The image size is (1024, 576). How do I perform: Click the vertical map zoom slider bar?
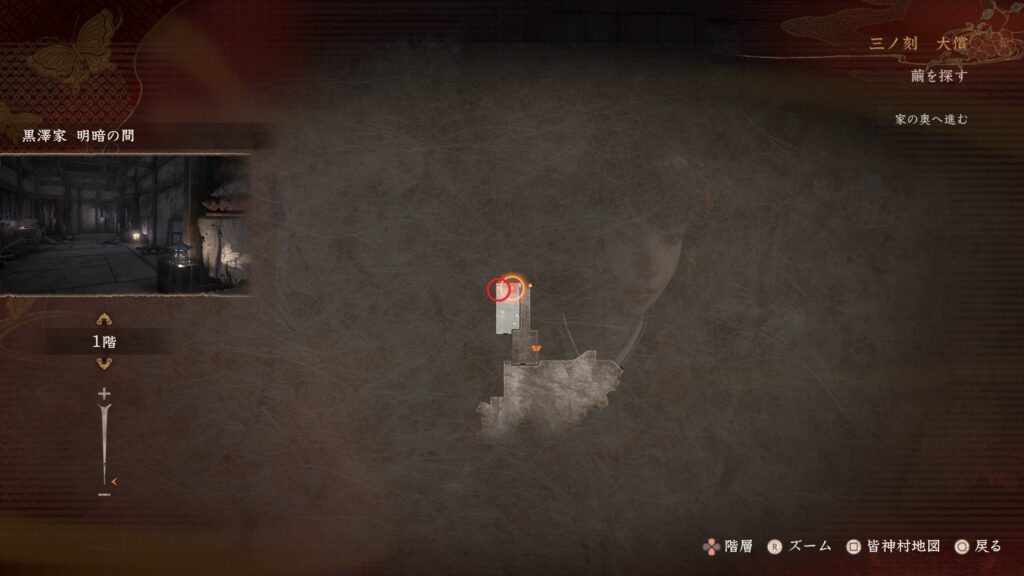coord(104,444)
